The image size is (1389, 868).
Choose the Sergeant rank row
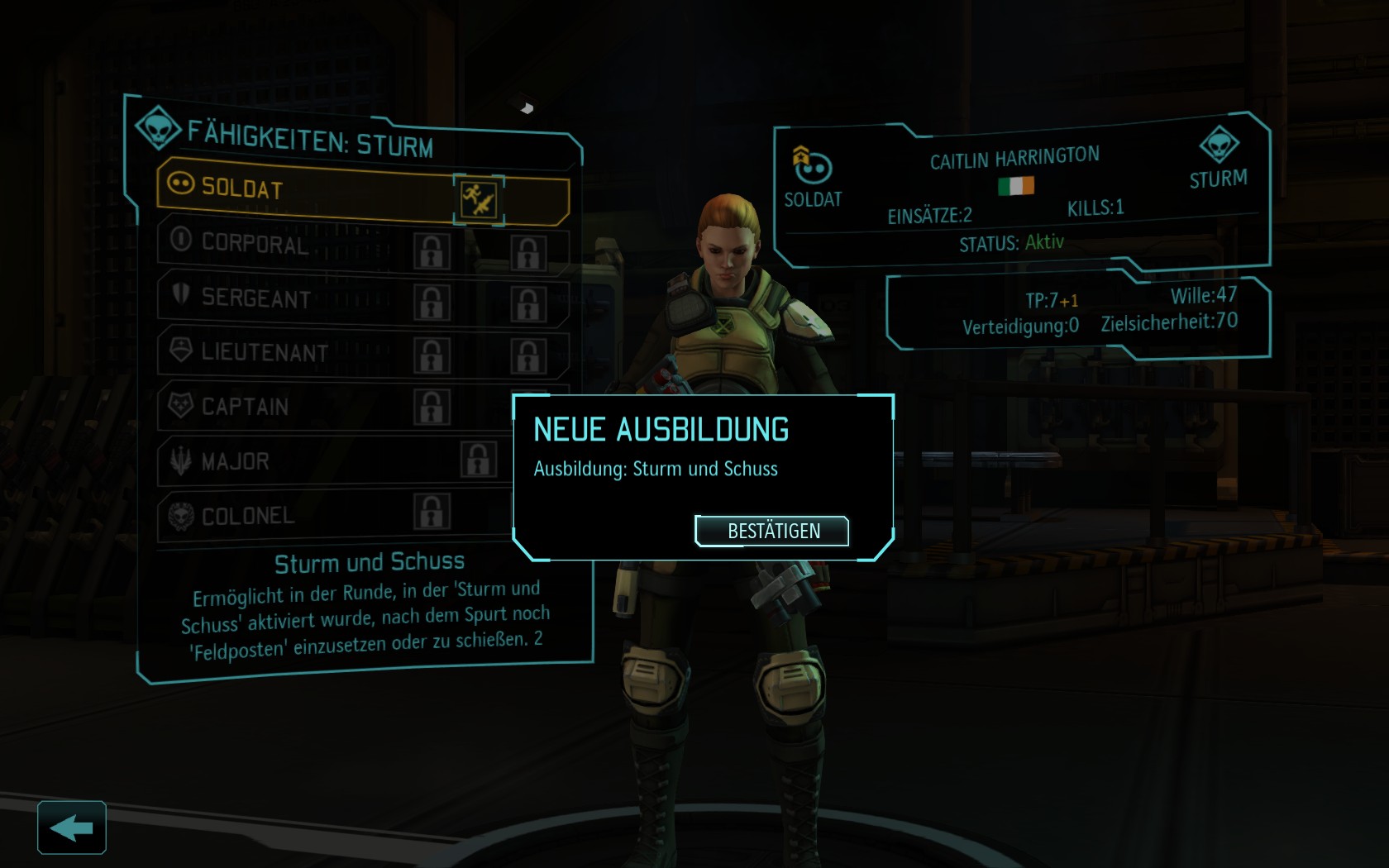tap(281, 298)
